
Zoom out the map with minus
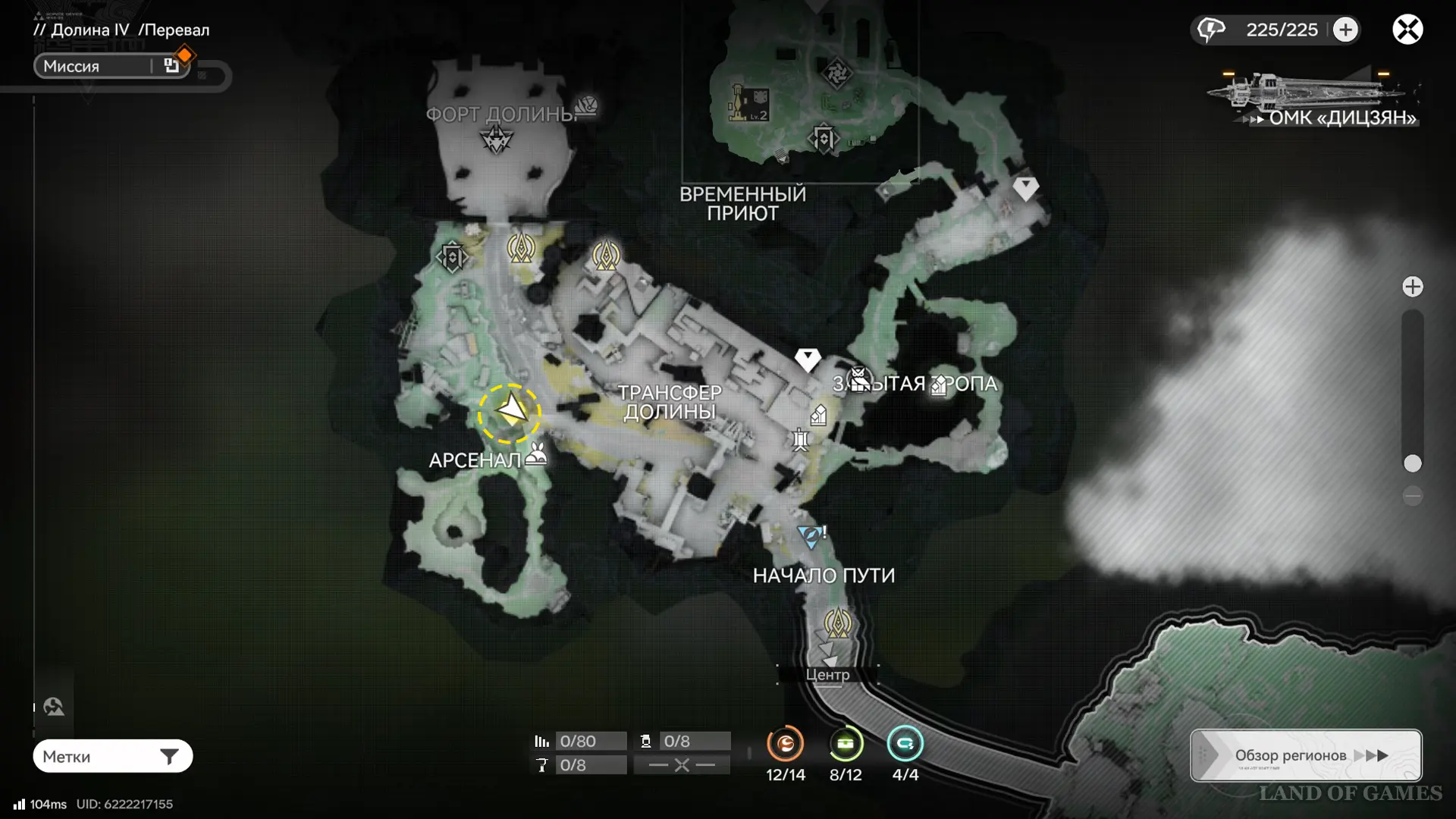(1412, 496)
